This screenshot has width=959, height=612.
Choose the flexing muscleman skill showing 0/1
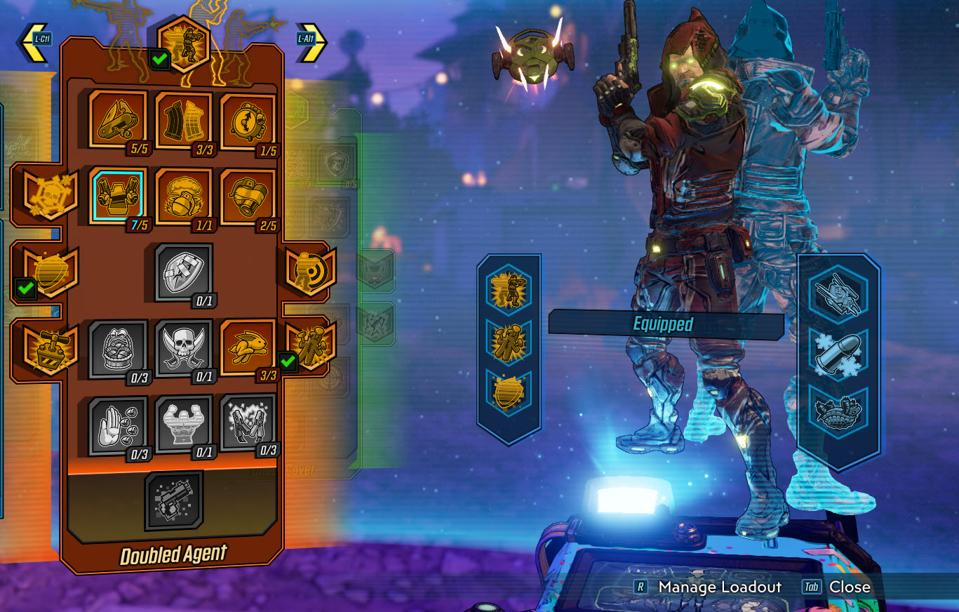tap(183, 423)
